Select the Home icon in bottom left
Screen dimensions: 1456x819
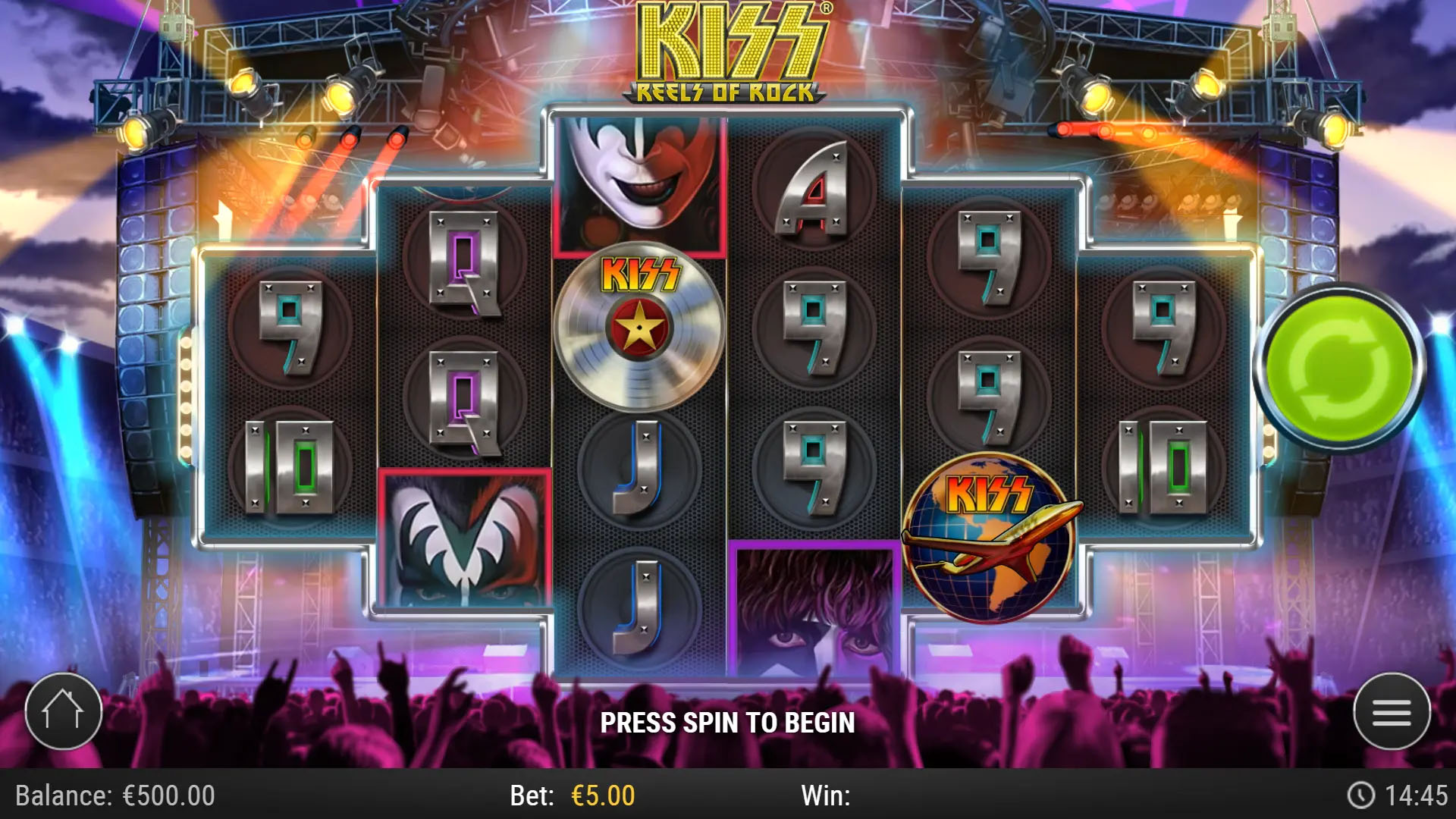(64, 711)
